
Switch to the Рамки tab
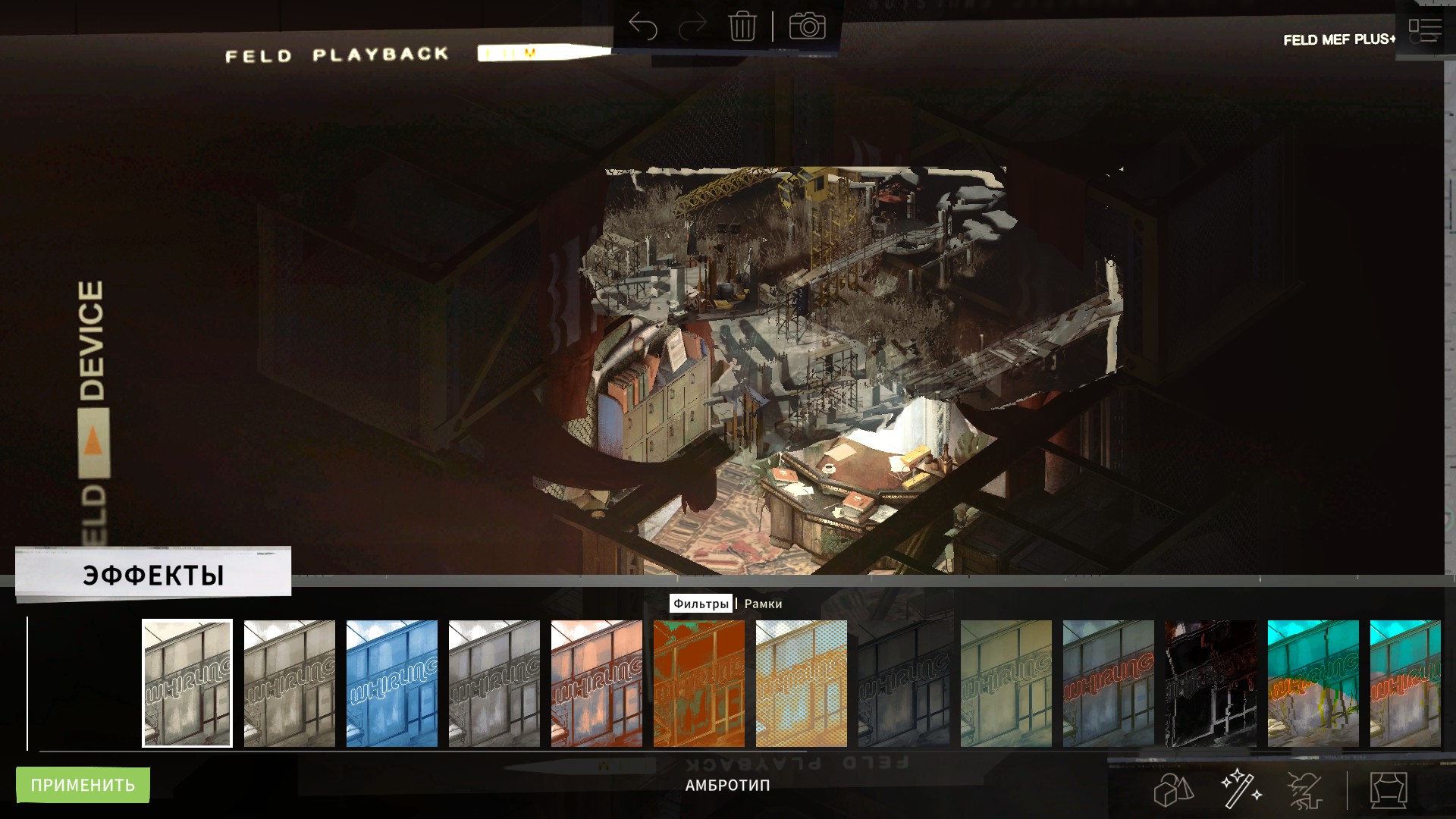click(x=763, y=604)
